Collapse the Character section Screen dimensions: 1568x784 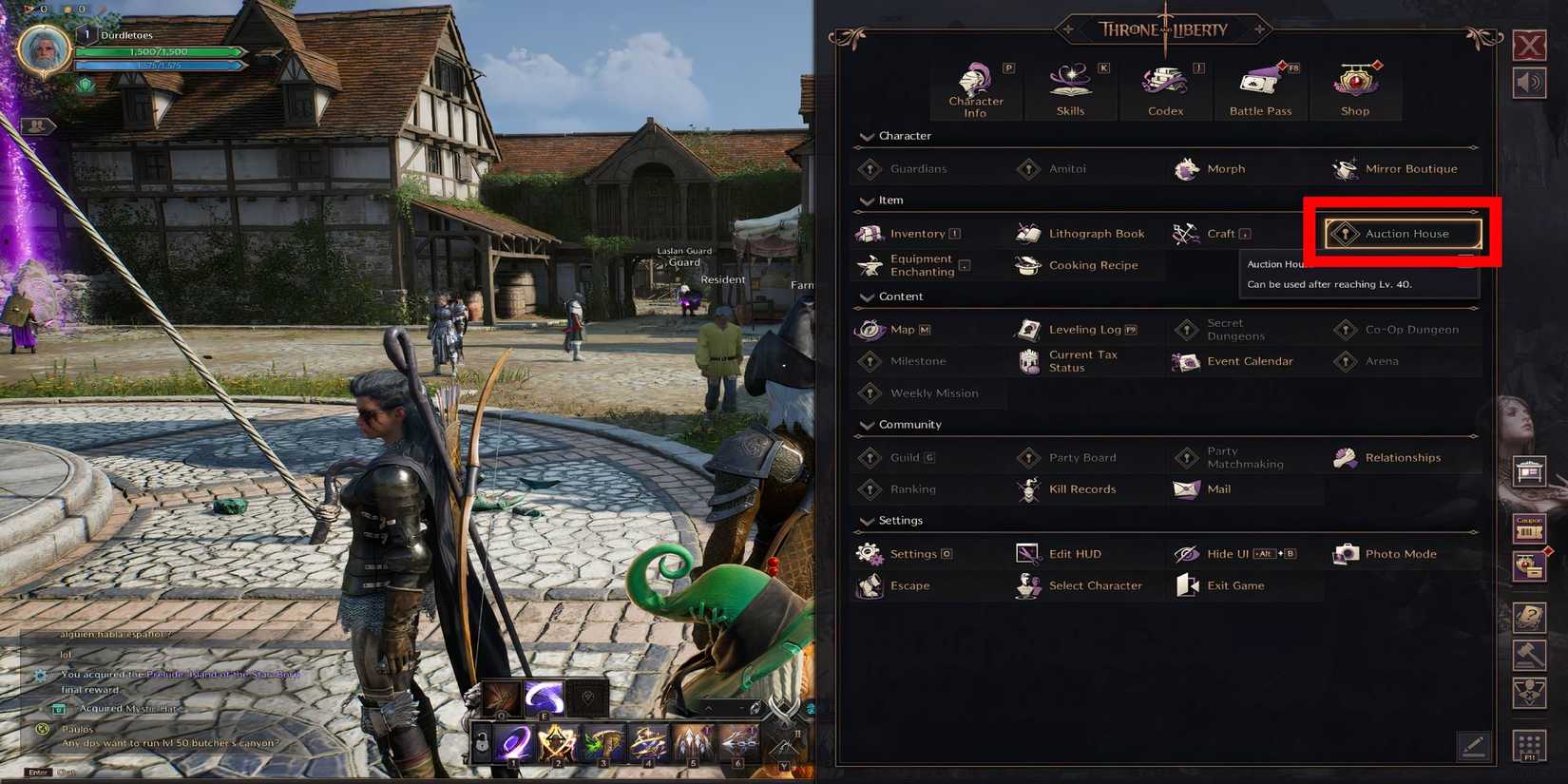click(x=867, y=136)
